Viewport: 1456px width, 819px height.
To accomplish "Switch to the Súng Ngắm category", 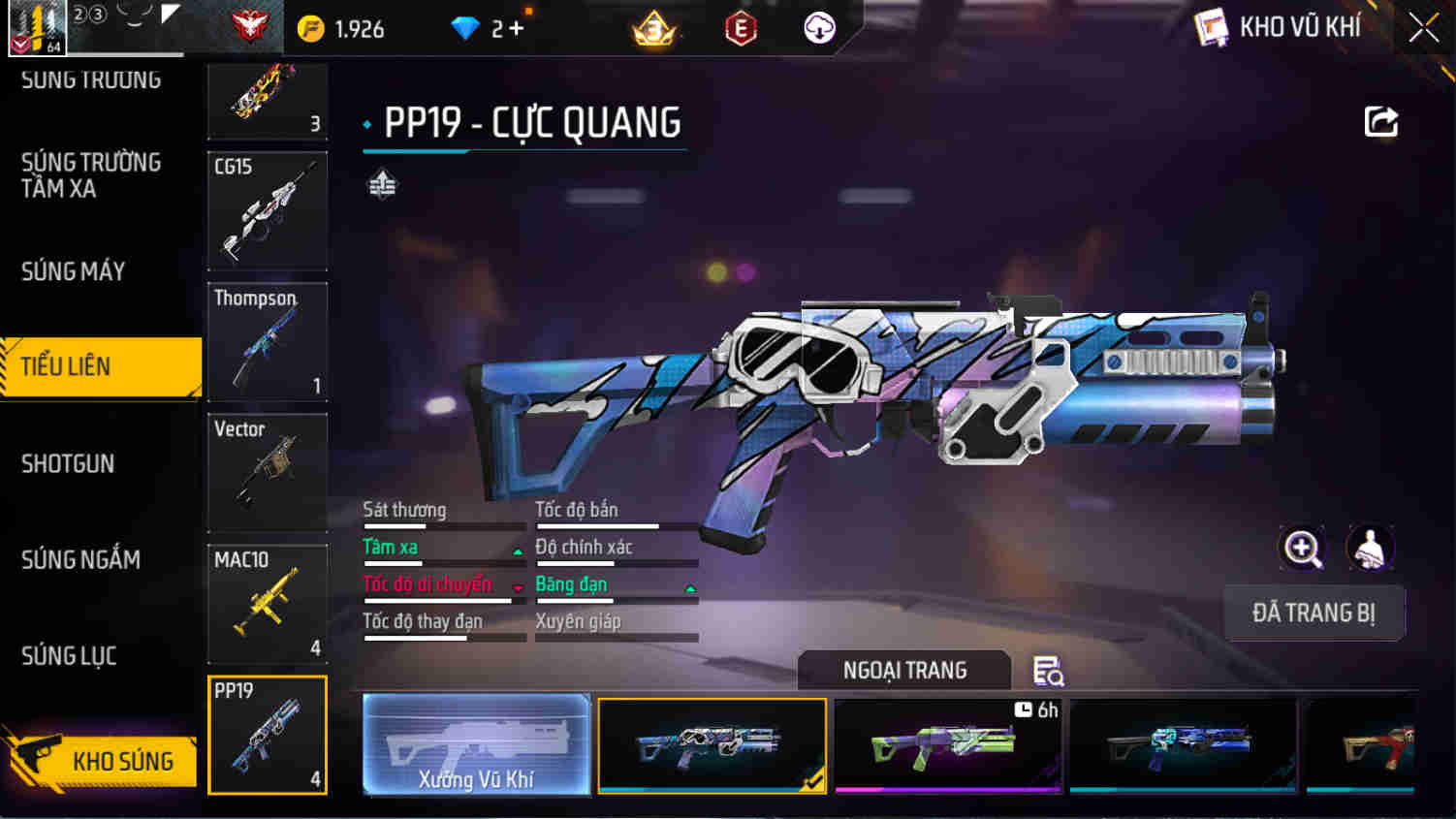I will (80, 559).
